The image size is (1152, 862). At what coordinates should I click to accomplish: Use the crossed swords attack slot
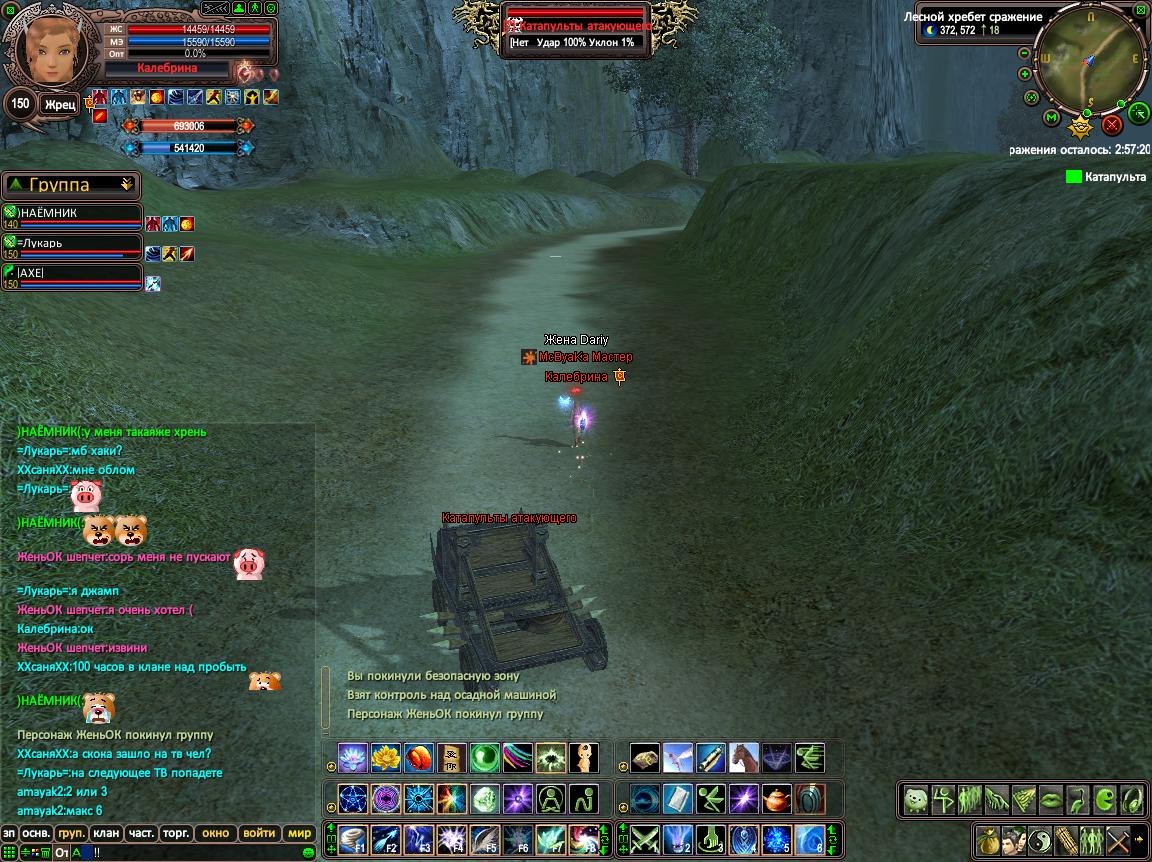(640, 838)
